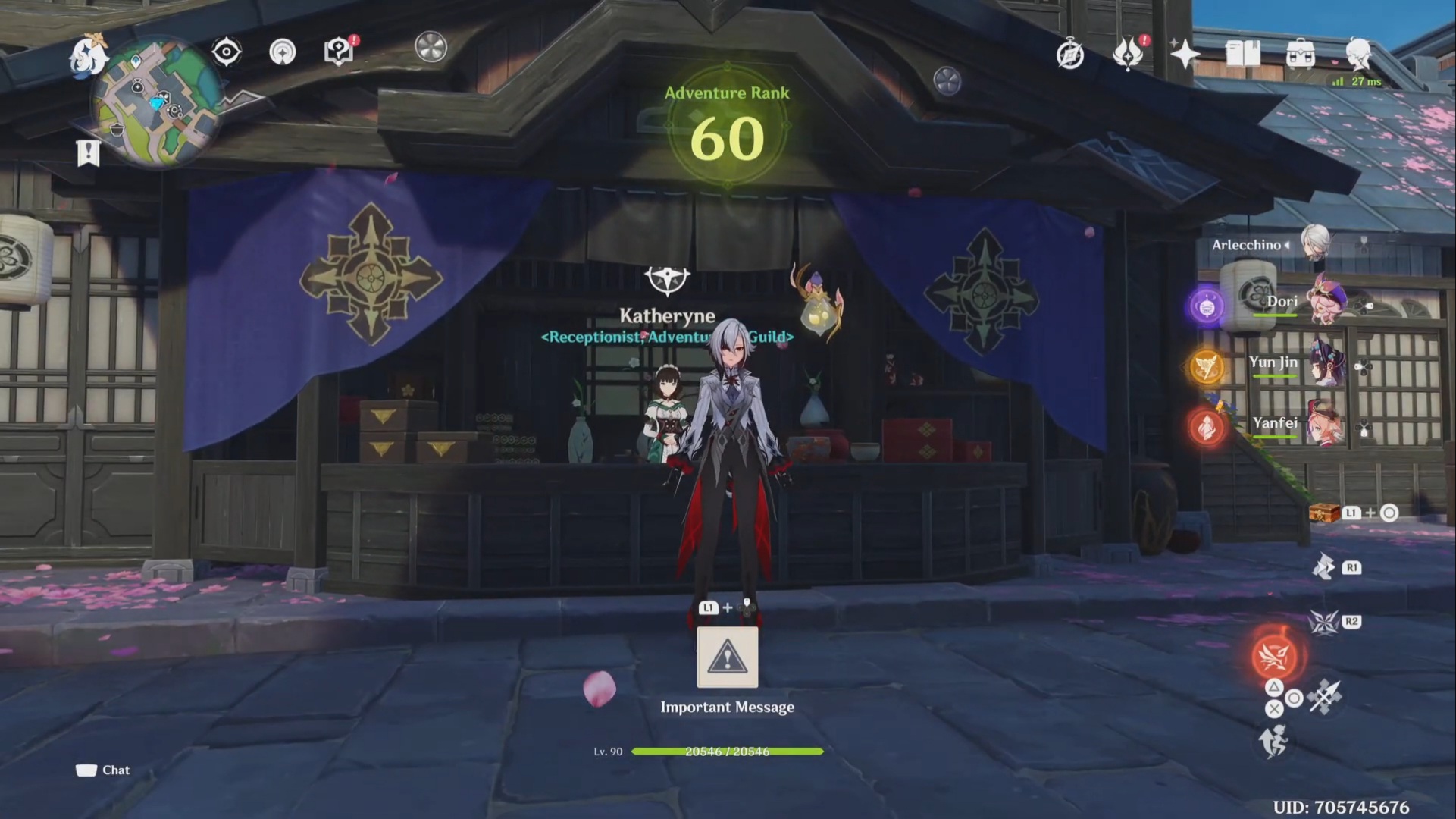Screen dimensions: 1456x819
Task: Open the Wish menu star icon
Action: [x=1183, y=55]
